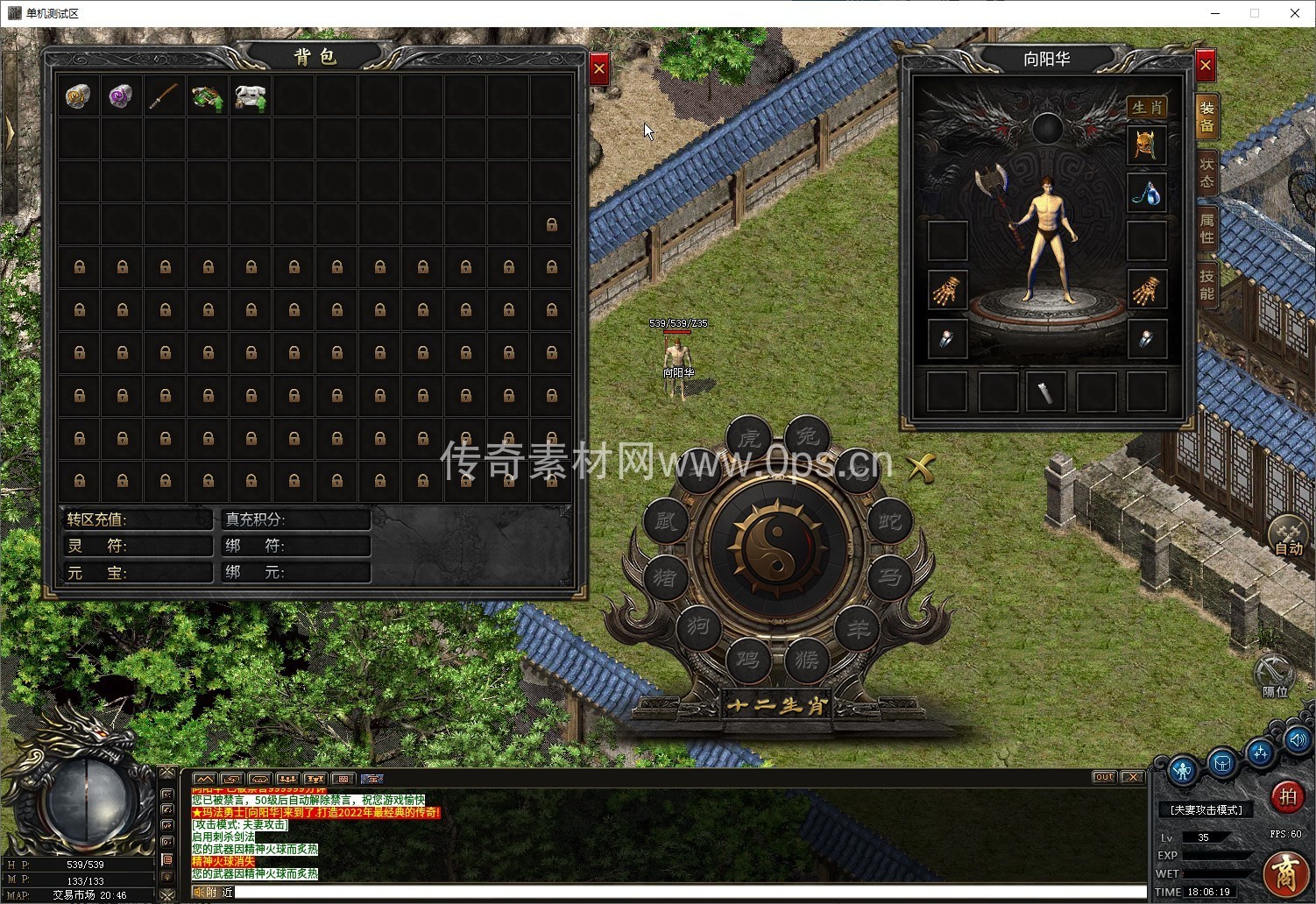The width and height of the screenshot is (1316, 904).
Task: Open the 技能 (skills) tab
Action: 1207,284
